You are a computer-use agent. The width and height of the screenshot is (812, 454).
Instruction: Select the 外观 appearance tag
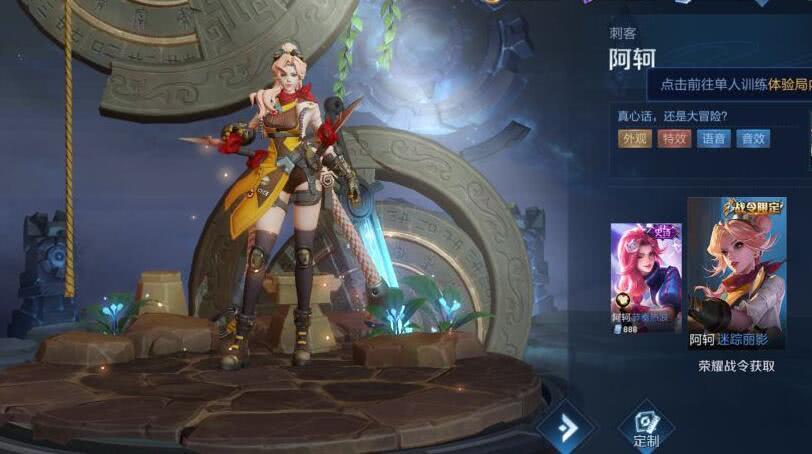pyautogui.click(x=634, y=139)
